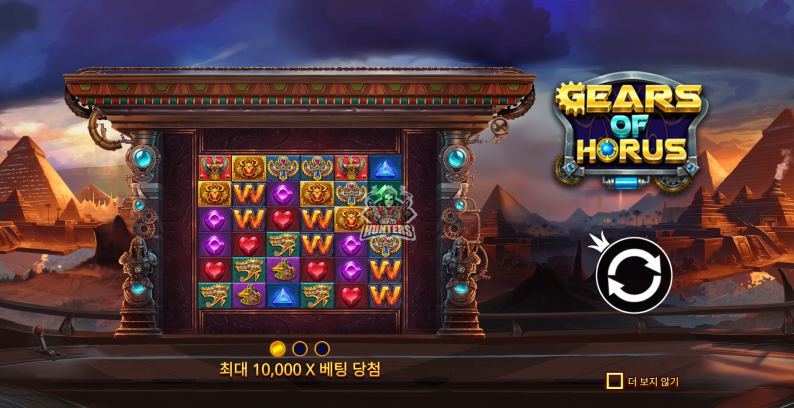Click the circular arrows continue button

634,271
